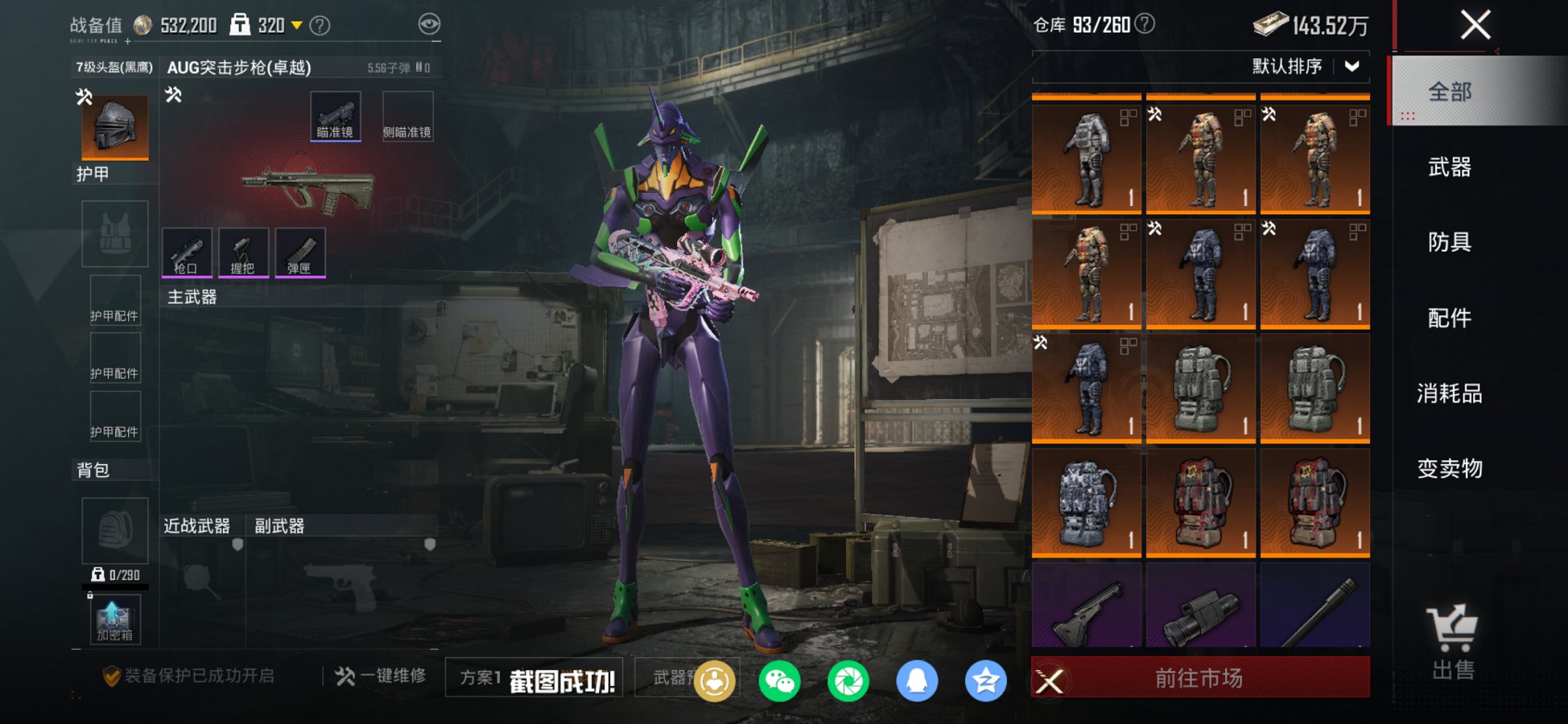Share screenshot to WeChat

tap(779, 681)
